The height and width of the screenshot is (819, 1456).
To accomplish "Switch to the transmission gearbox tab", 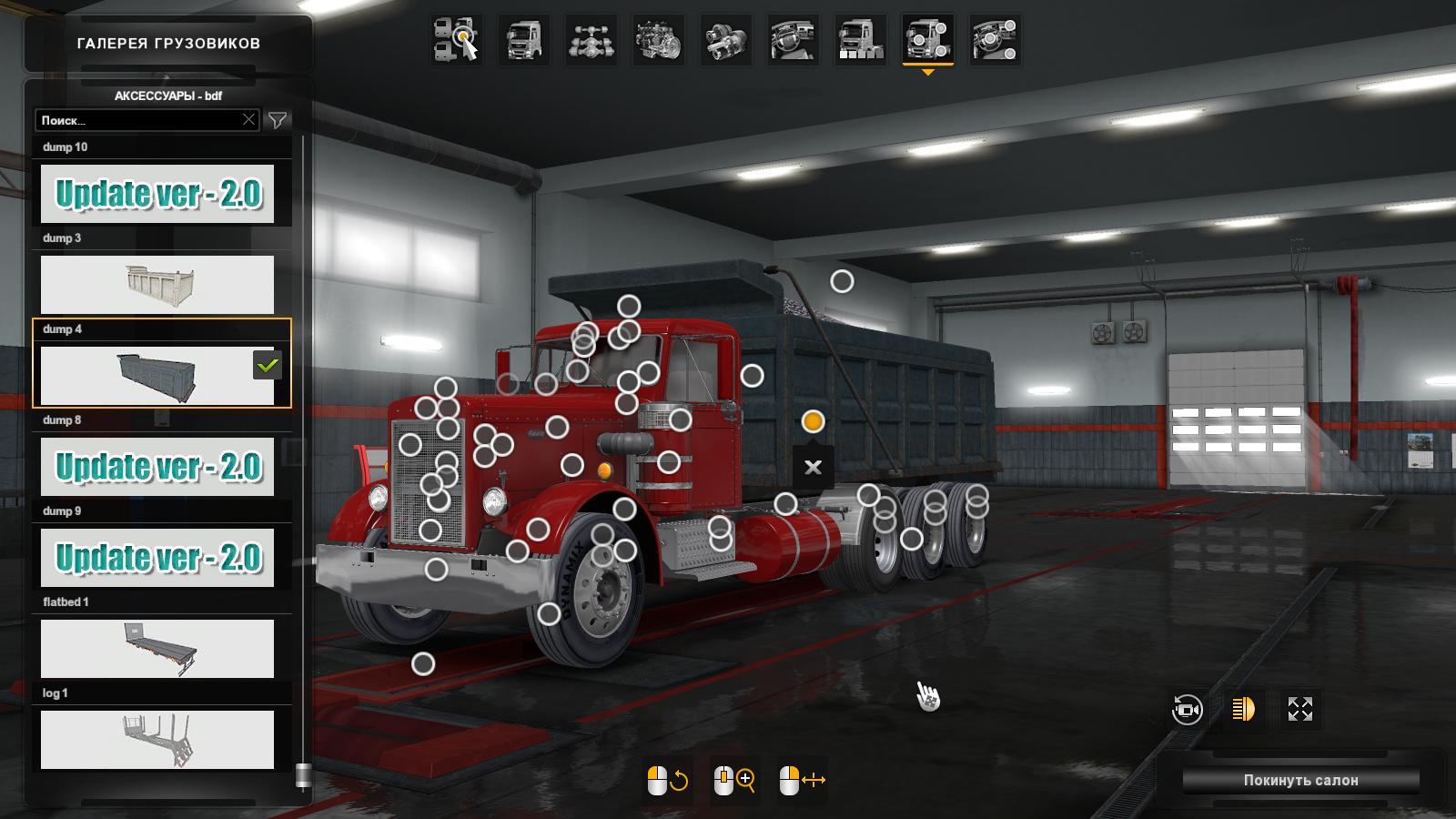I will click(x=726, y=40).
